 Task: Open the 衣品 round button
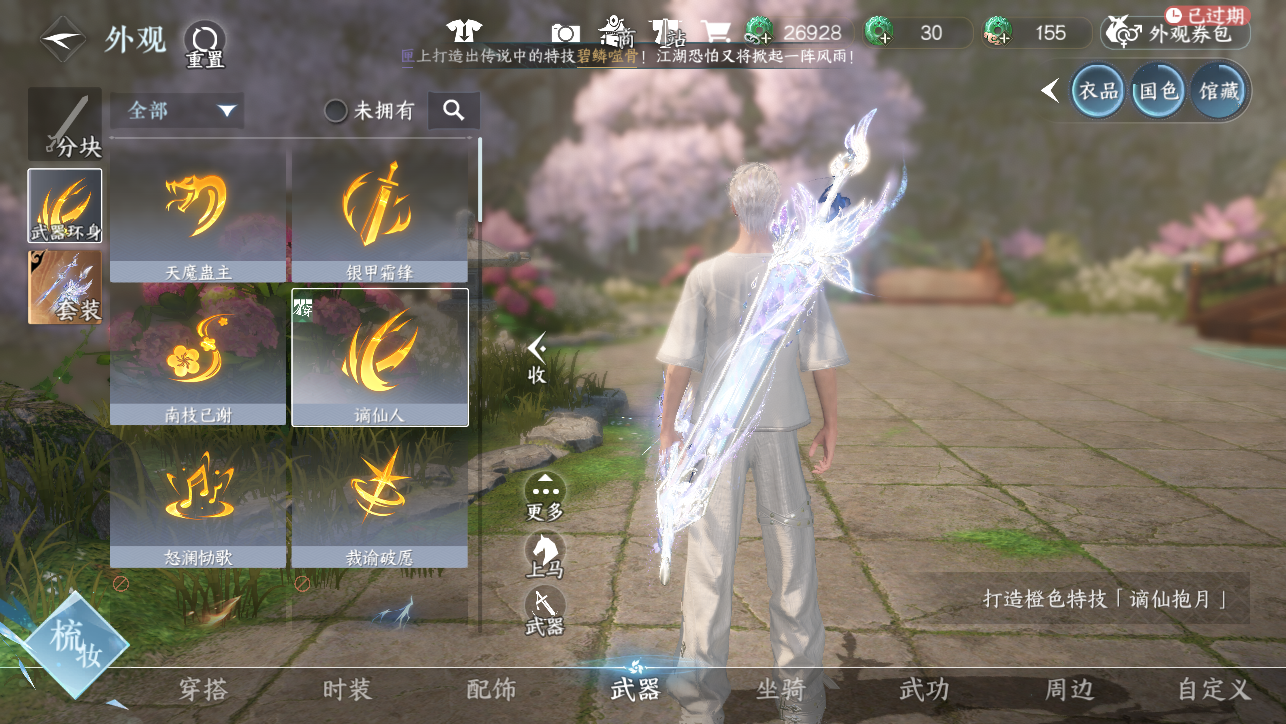coord(1097,91)
